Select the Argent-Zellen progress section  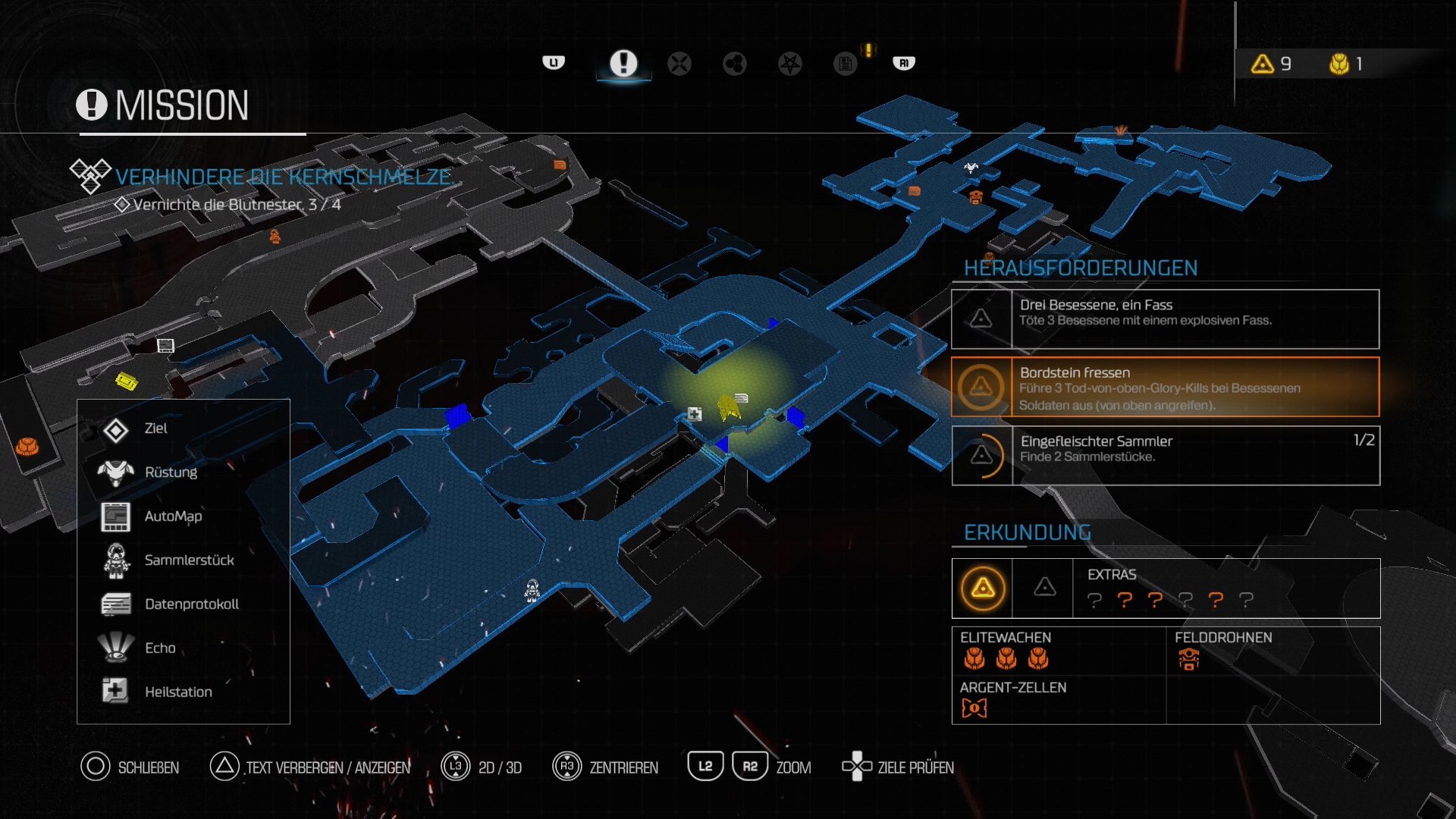[x=1058, y=699]
